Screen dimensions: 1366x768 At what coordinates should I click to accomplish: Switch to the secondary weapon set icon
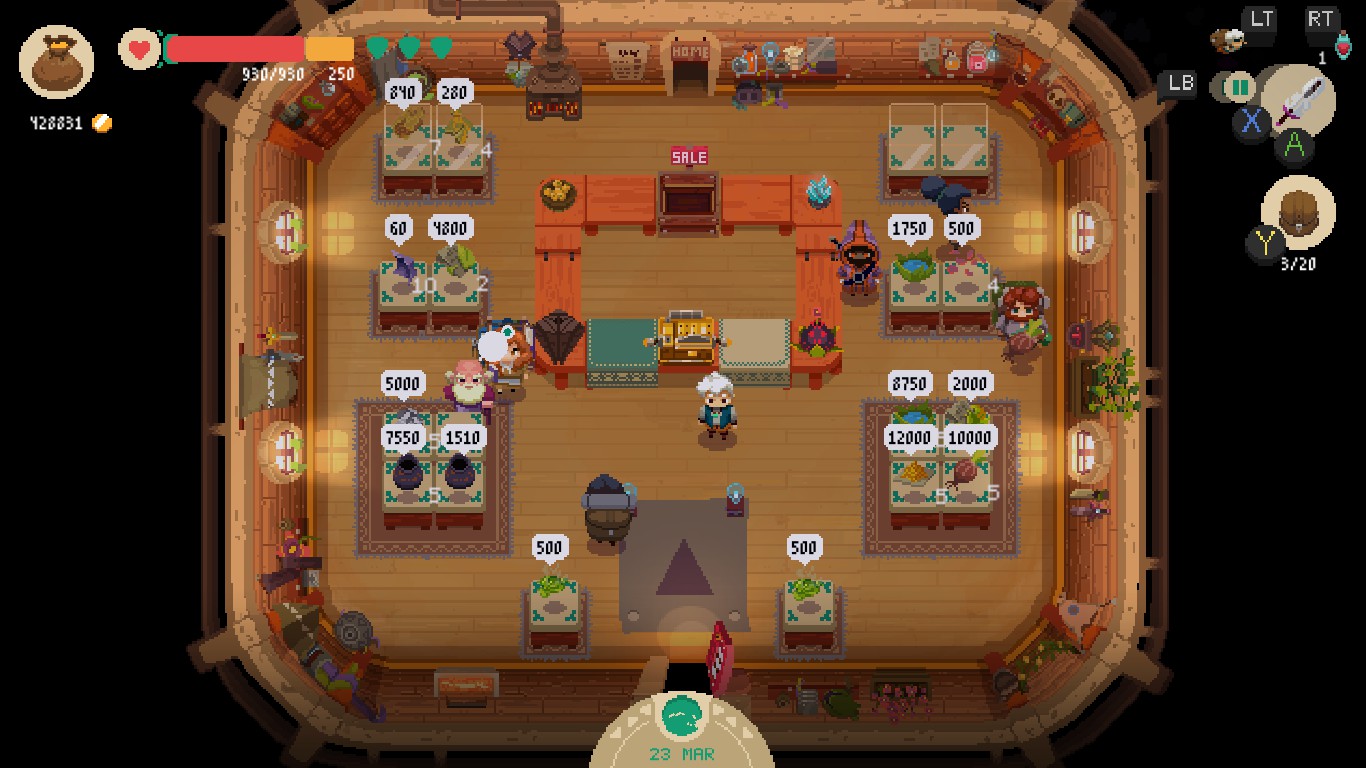1239,87
